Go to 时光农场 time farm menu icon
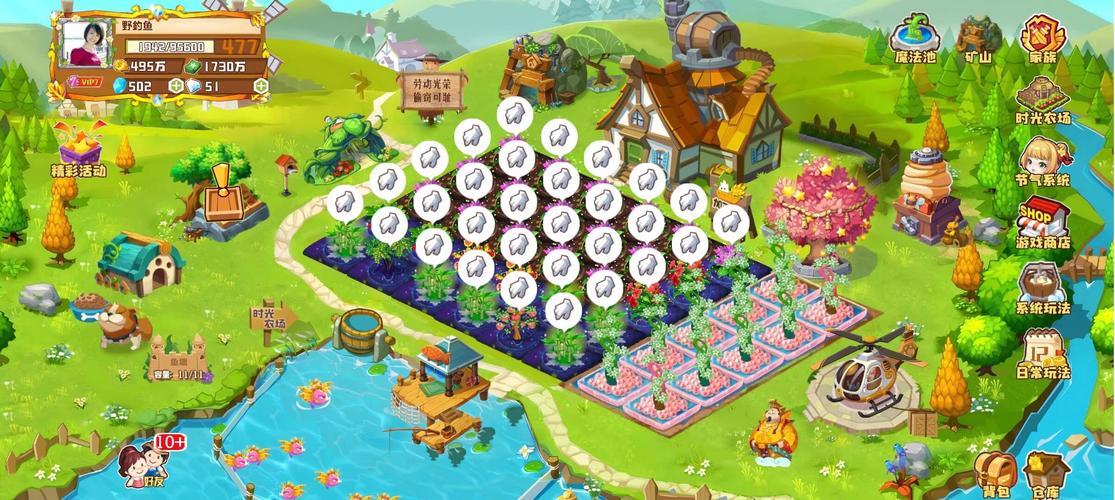 [1042, 98]
